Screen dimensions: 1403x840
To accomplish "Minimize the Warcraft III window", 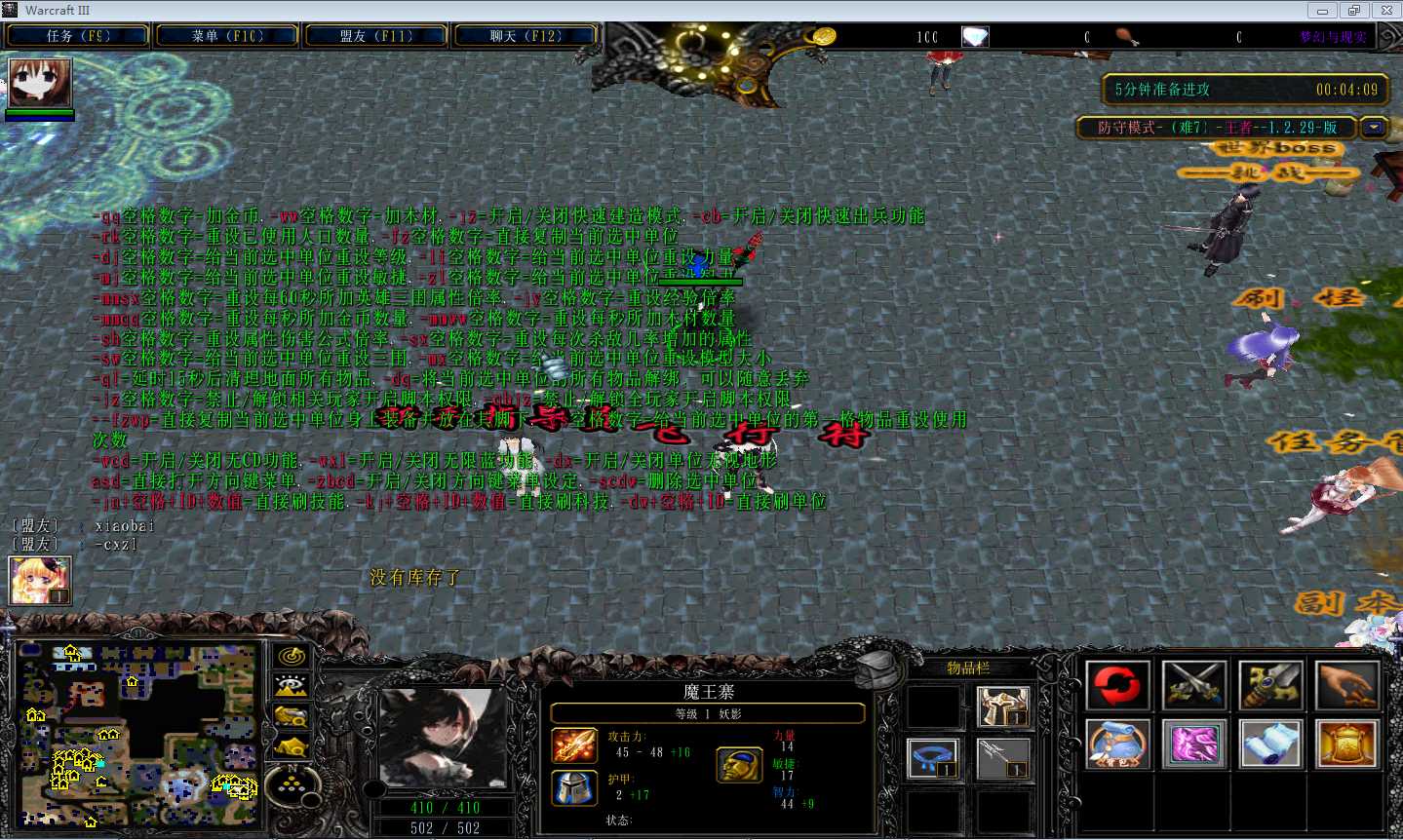I will pyautogui.click(x=1322, y=11).
